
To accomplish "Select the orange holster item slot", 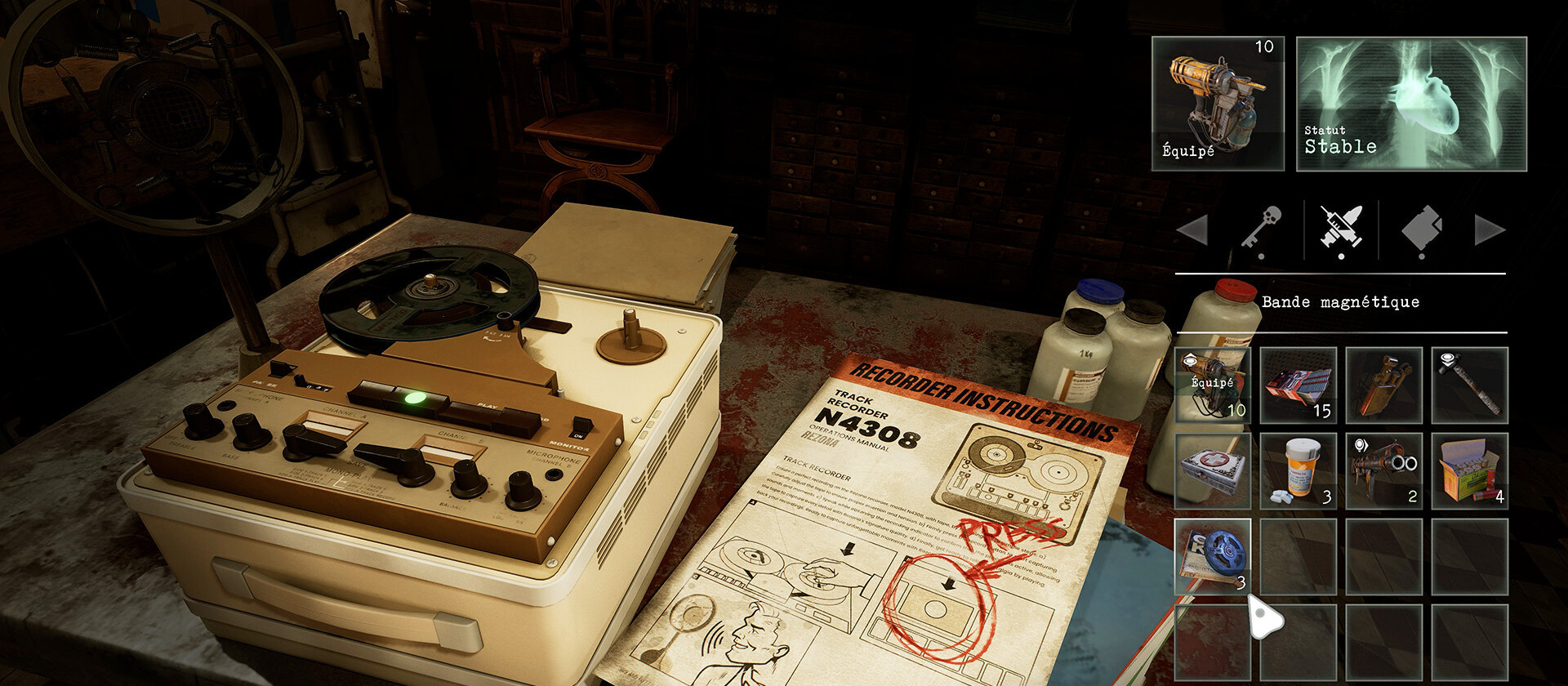I will tap(1383, 385).
